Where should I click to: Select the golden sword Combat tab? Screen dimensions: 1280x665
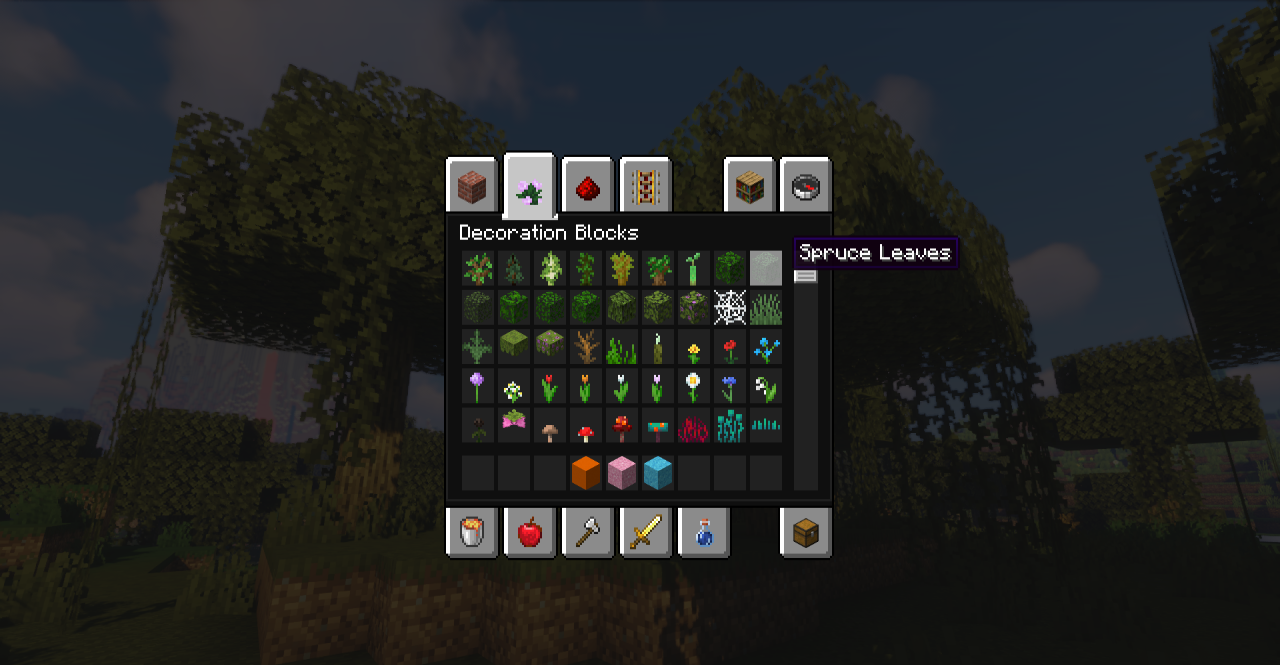[645, 532]
